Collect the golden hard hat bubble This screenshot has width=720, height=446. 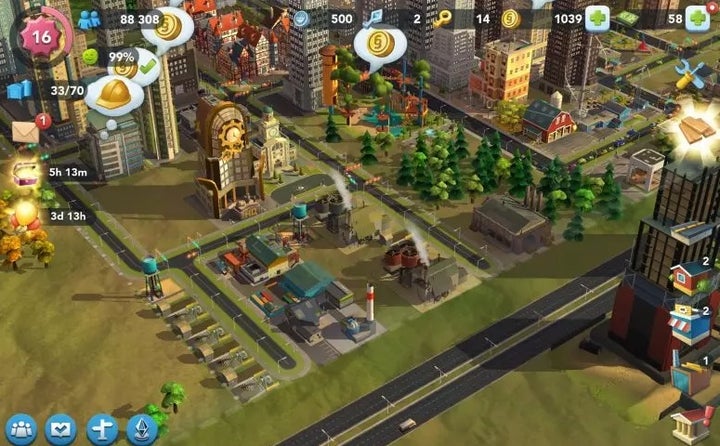point(114,95)
